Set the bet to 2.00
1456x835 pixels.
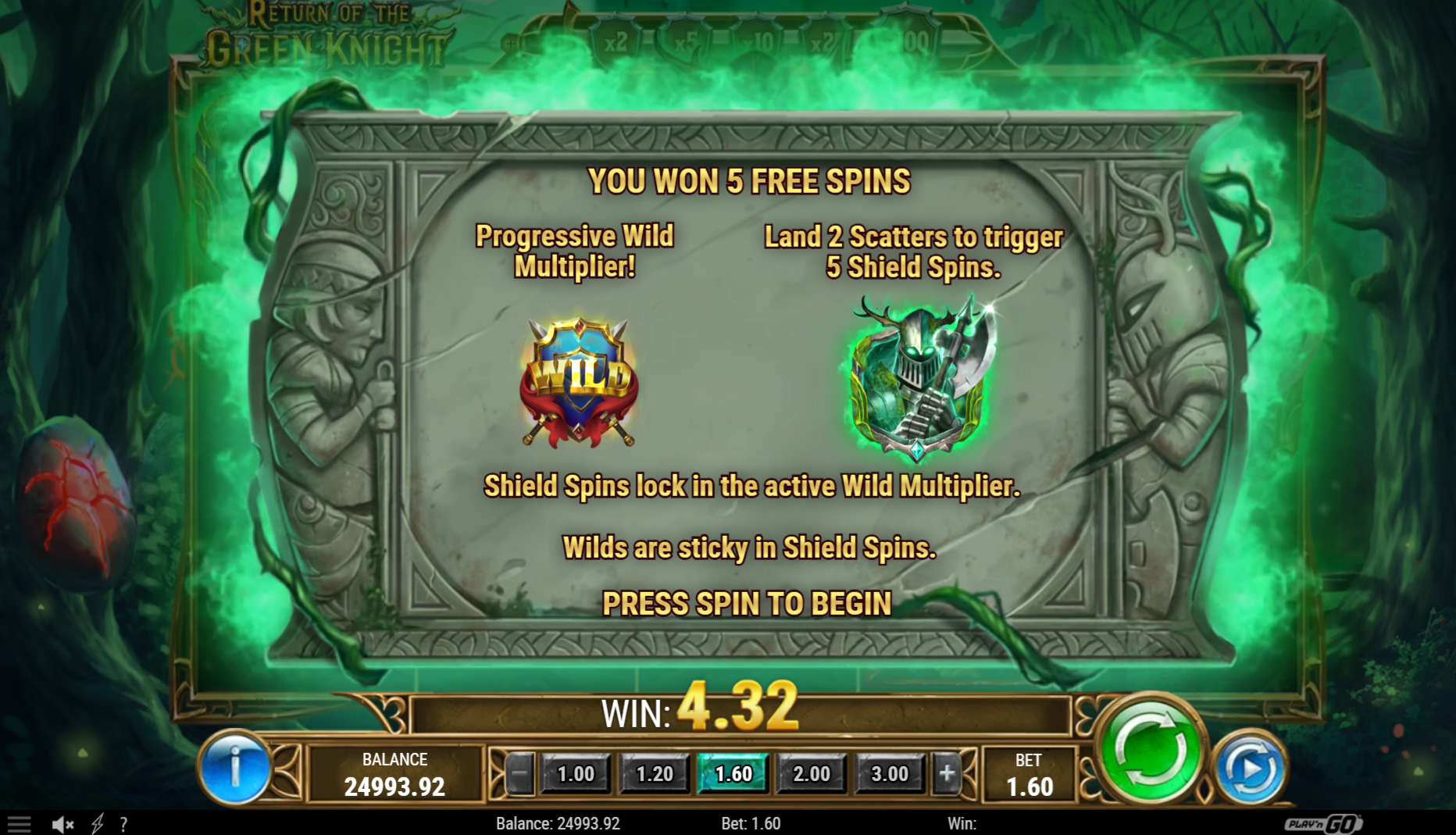coord(812,773)
